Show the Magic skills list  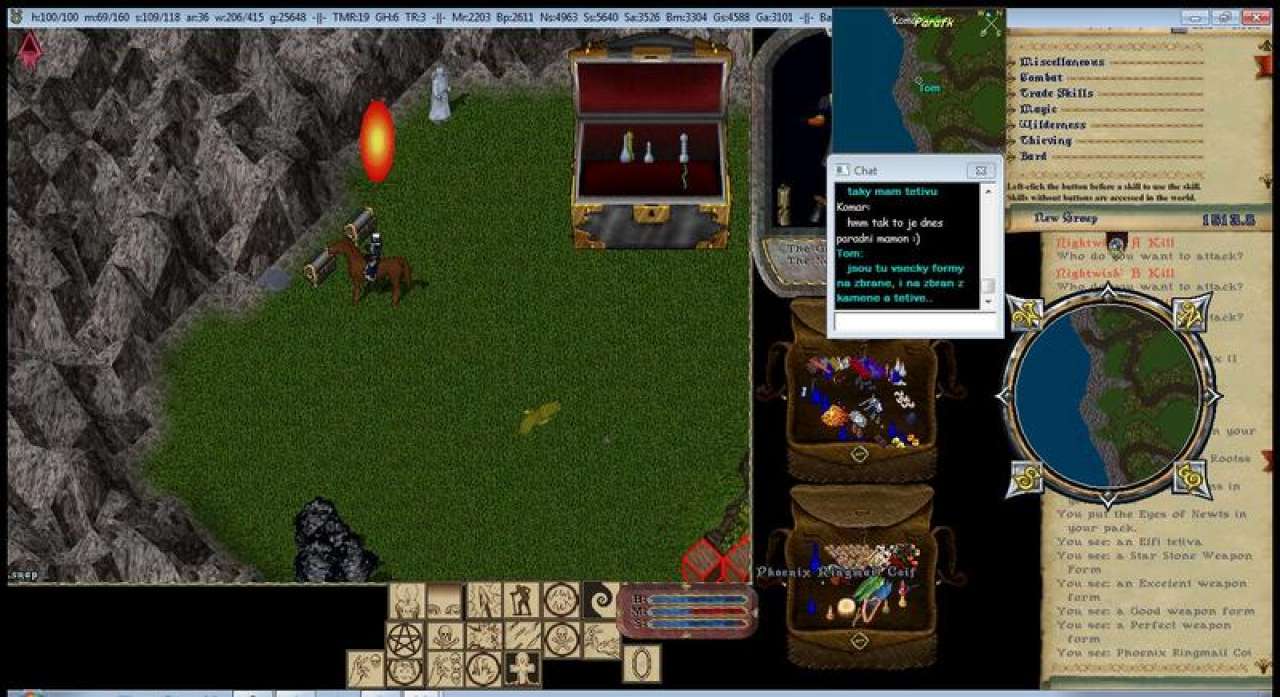coord(1038,109)
